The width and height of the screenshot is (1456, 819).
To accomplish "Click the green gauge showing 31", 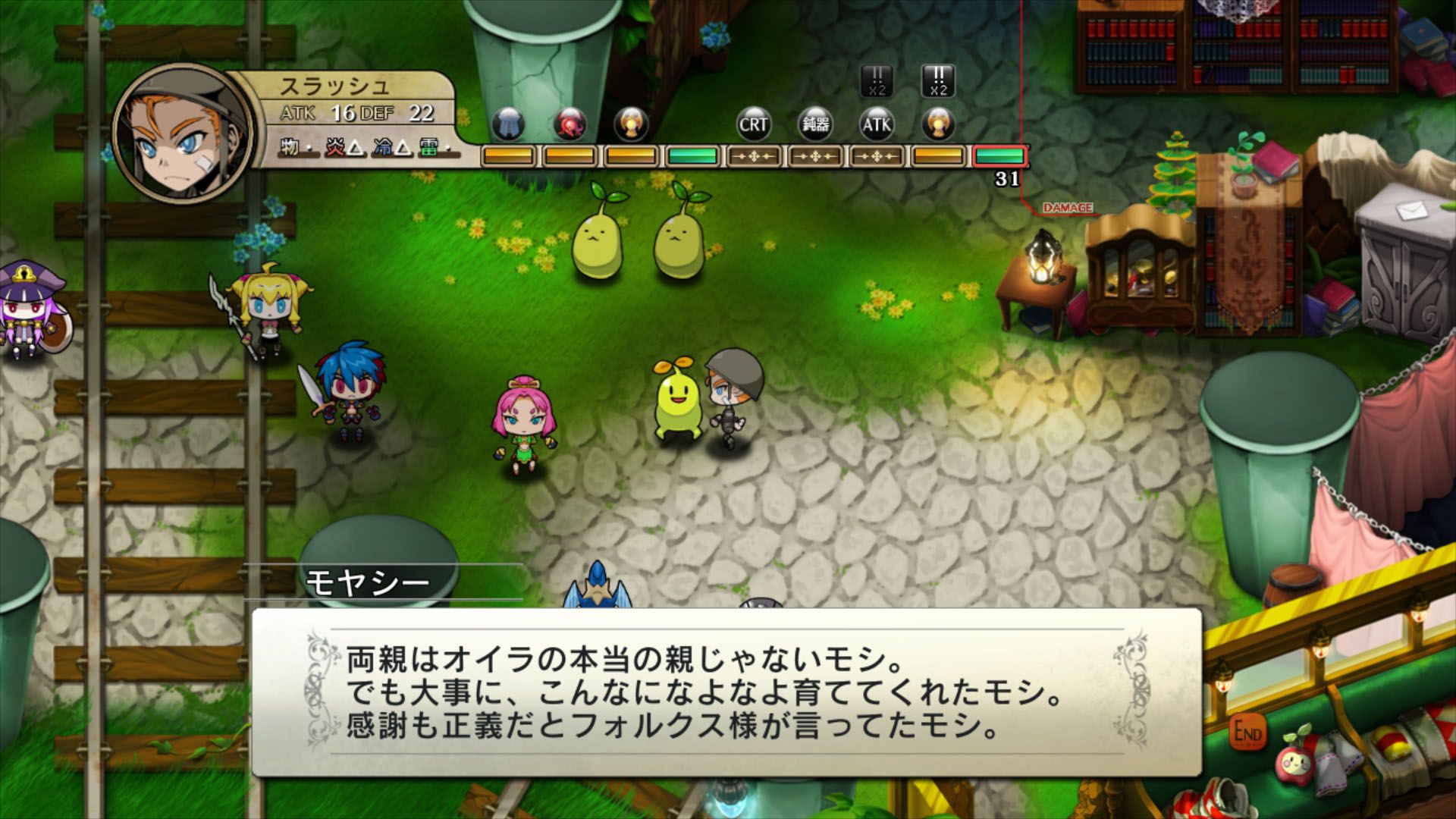I will pyautogui.click(x=999, y=157).
